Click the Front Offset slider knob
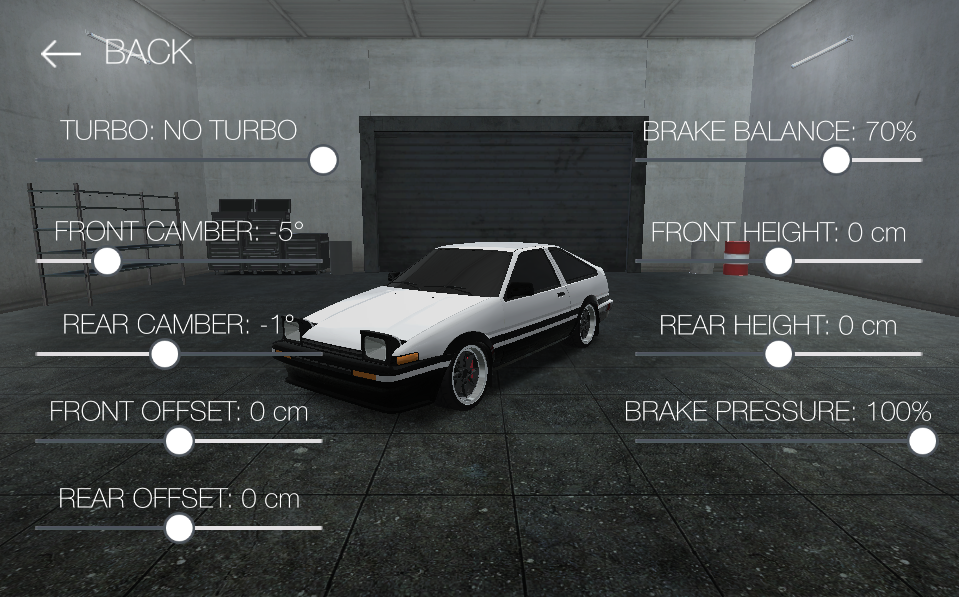959x597 pixels. [x=179, y=440]
